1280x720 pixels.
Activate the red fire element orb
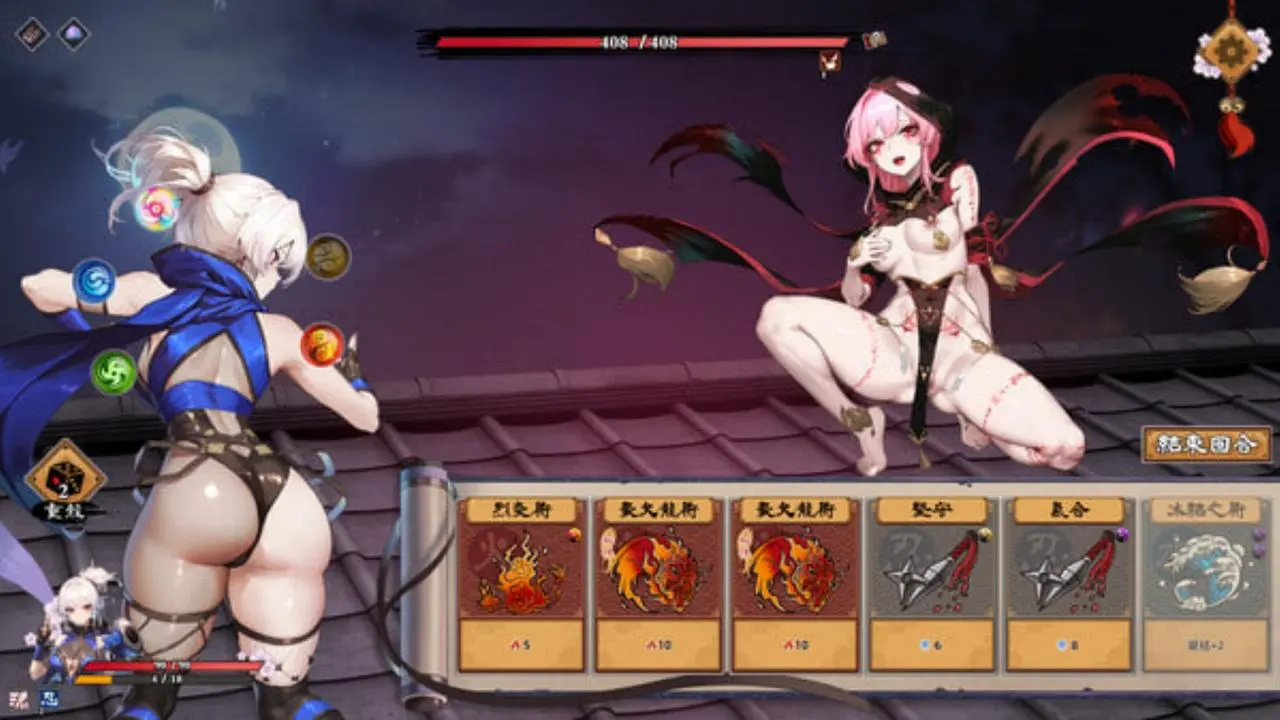322,345
